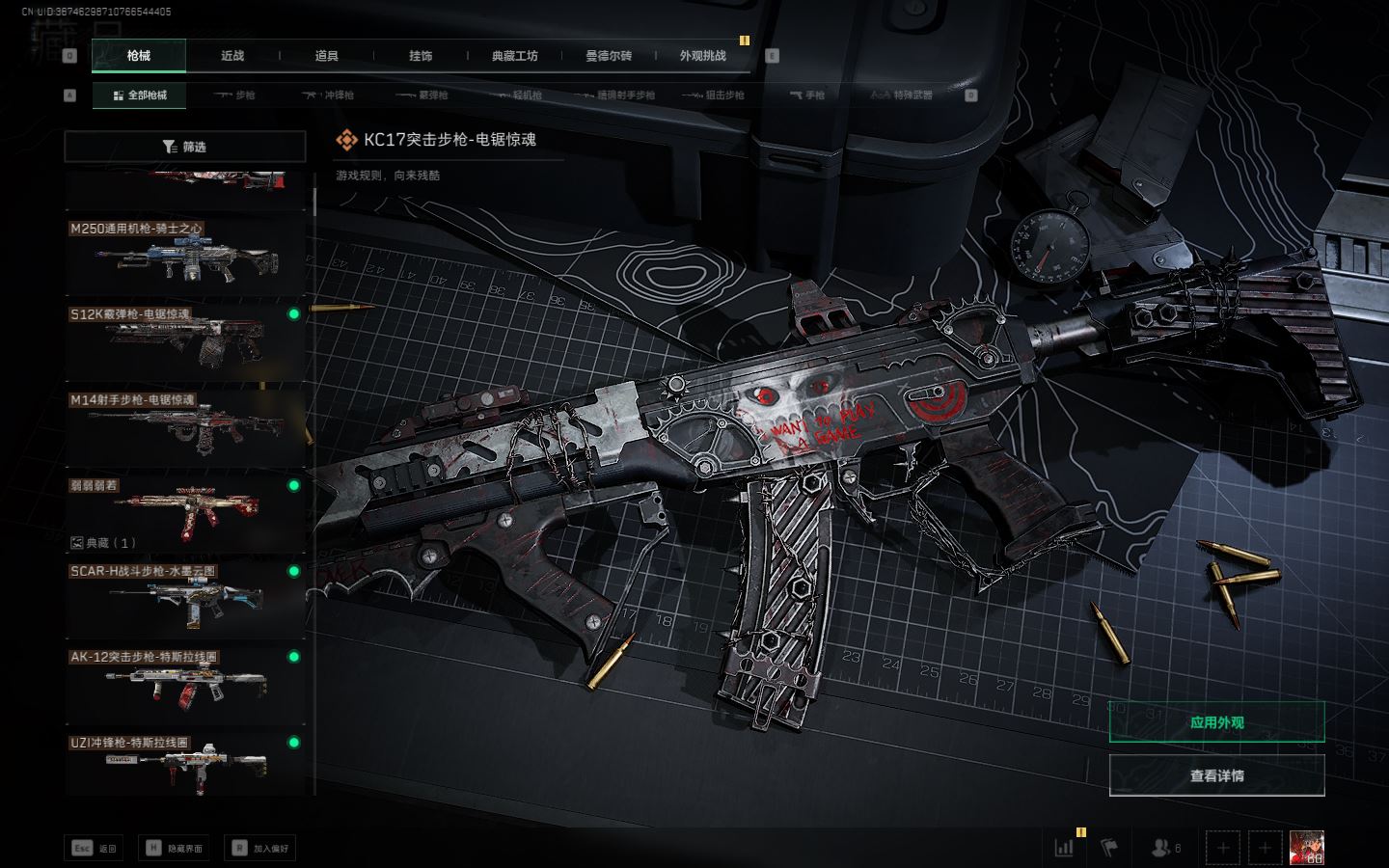Open the 筛选 filter panel
Viewport: 1389px width, 868px height.
pos(184,147)
